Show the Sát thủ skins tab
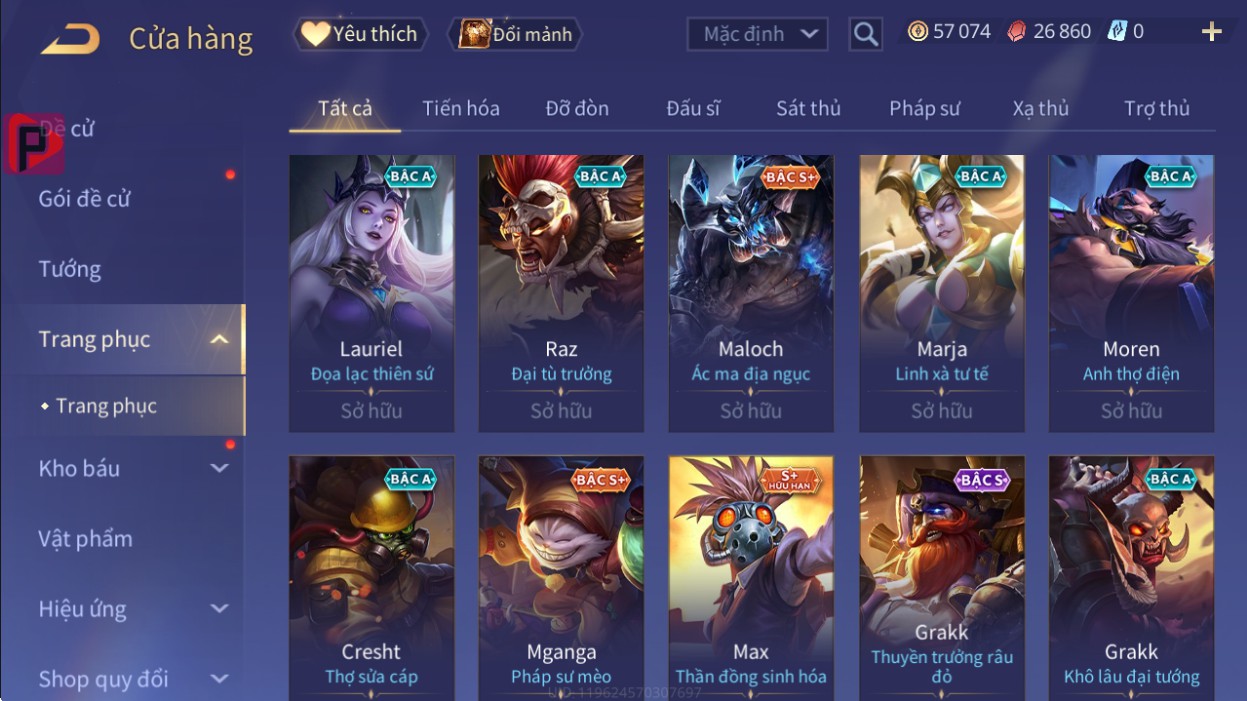The height and width of the screenshot is (701, 1247). pos(808,108)
